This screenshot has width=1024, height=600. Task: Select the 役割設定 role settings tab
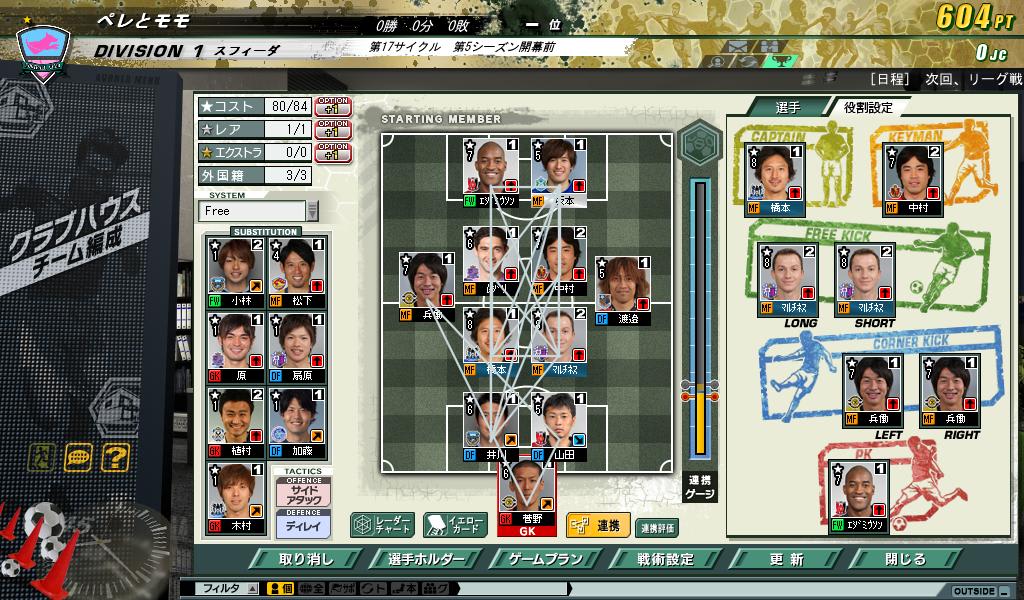867,107
